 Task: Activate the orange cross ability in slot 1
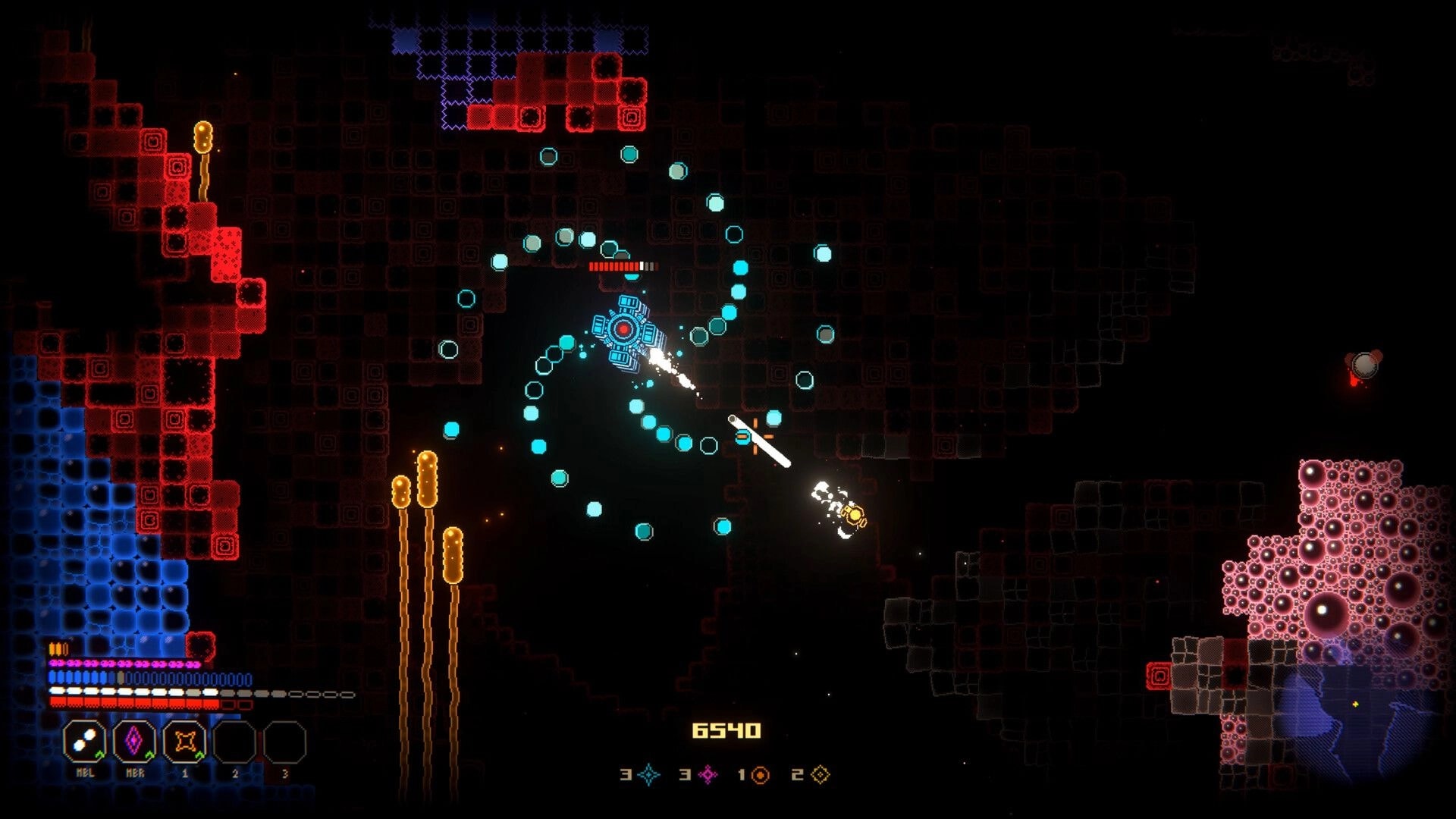point(186,740)
